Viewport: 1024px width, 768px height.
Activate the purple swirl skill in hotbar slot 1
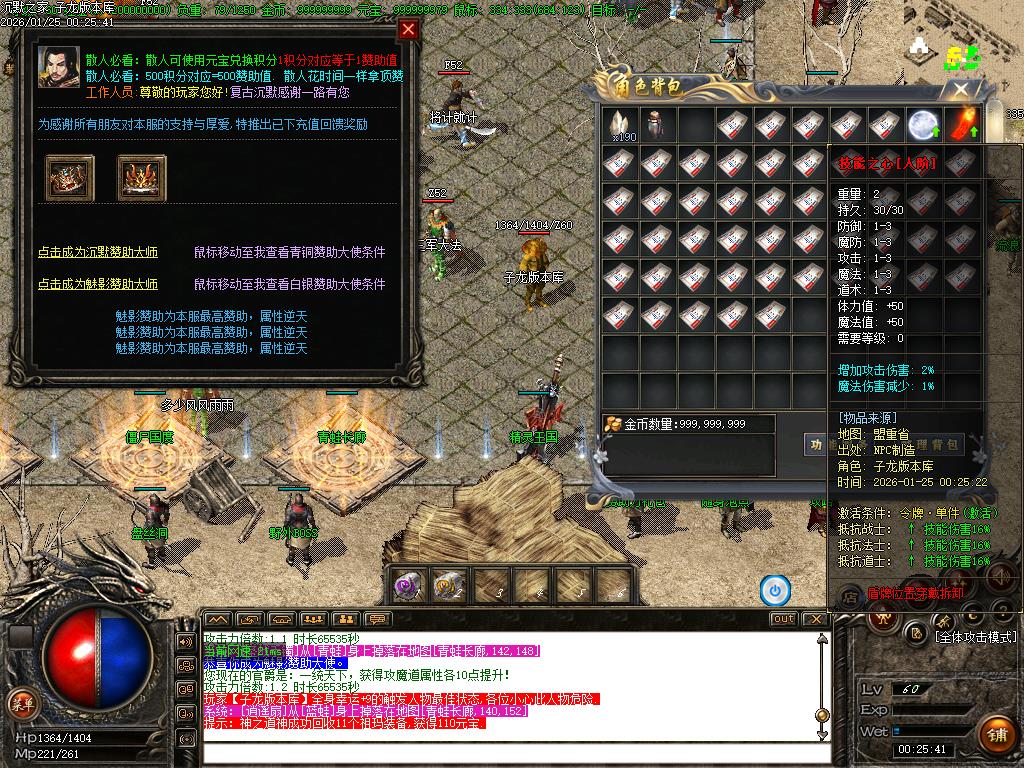pyautogui.click(x=407, y=586)
